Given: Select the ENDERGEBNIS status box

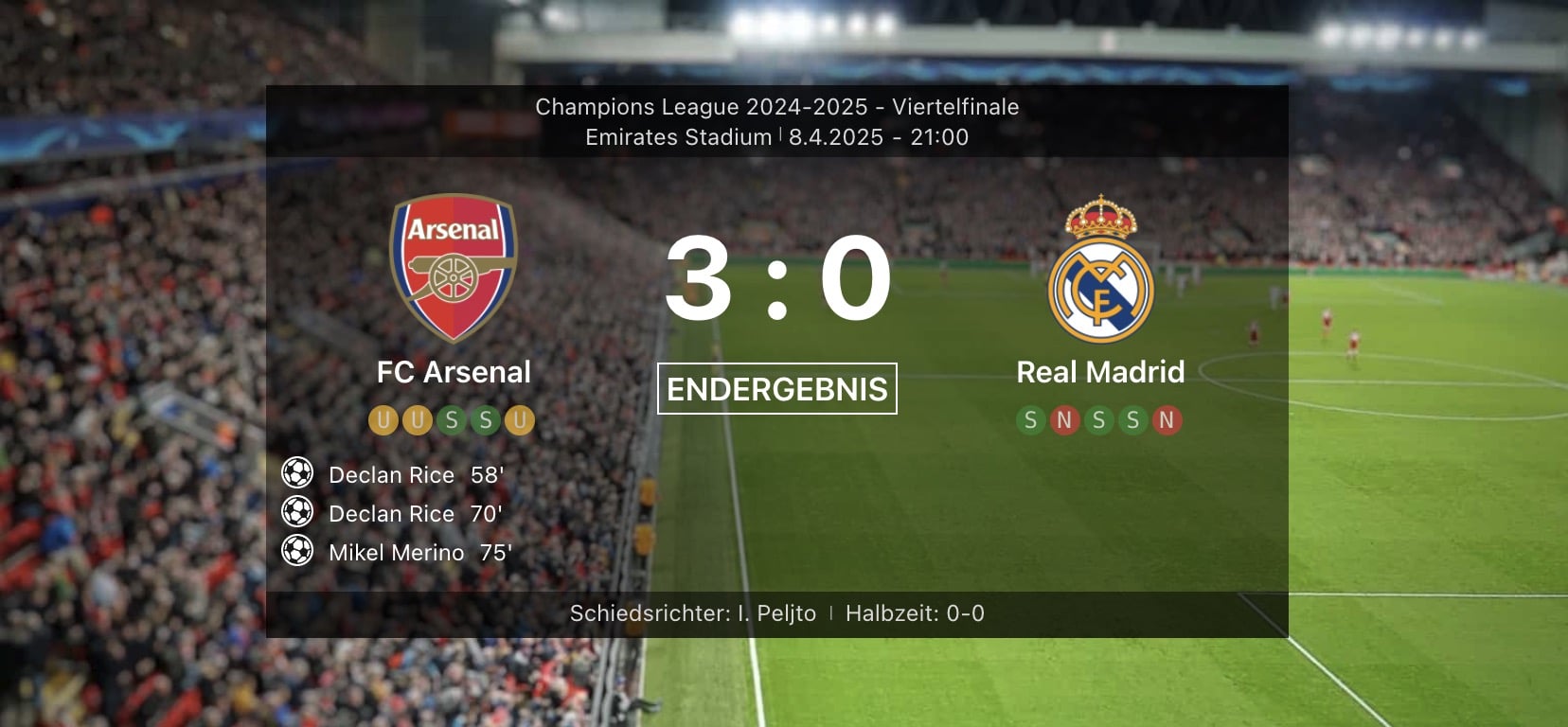Looking at the screenshot, I should pos(776,389).
